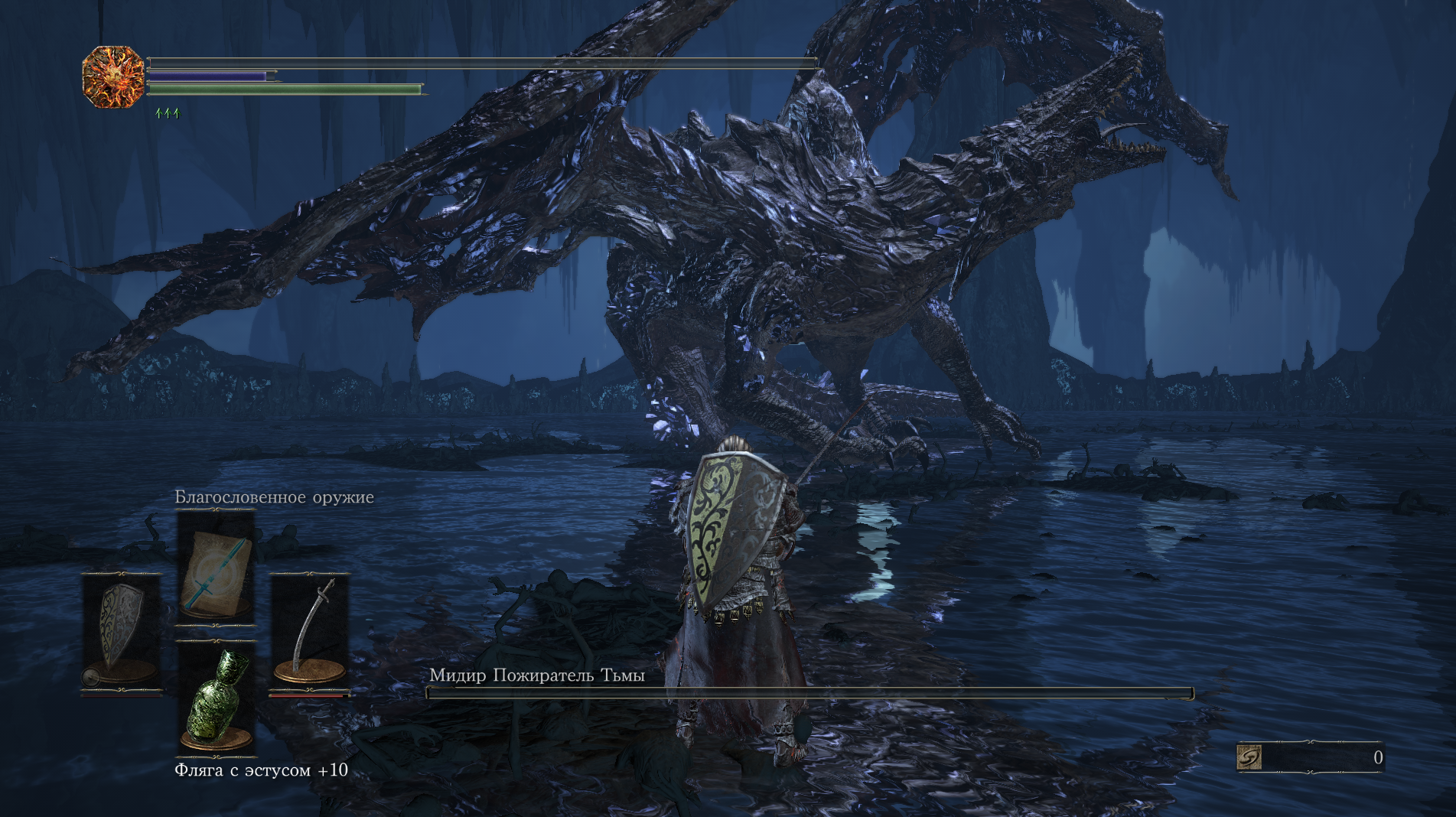Click the ember portrait status icon
Viewport: 1456px width, 817px height.
pyautogui.click(x=113, y=76)
